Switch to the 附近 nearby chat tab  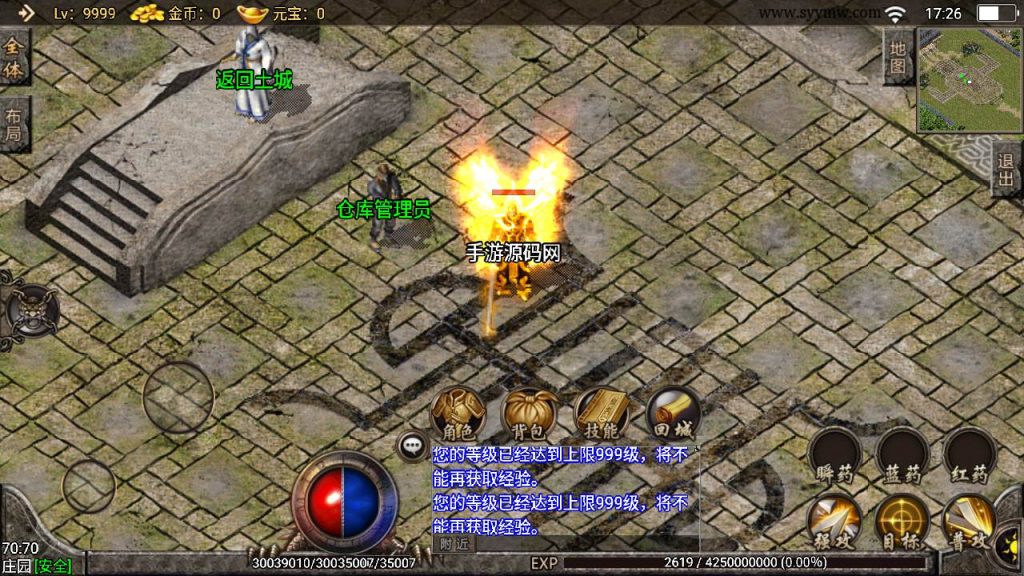tap(454, 543)
